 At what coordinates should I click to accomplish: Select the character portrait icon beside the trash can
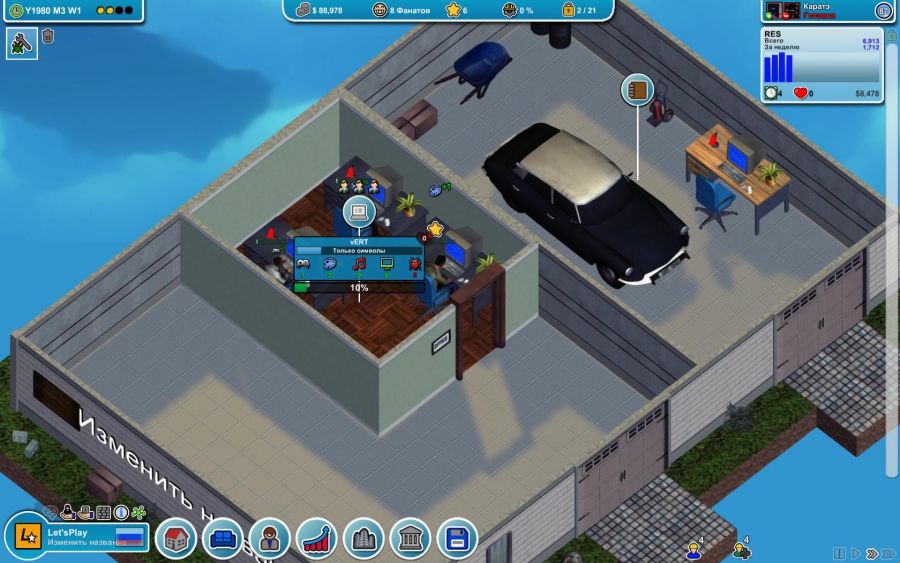coord(21,43)
